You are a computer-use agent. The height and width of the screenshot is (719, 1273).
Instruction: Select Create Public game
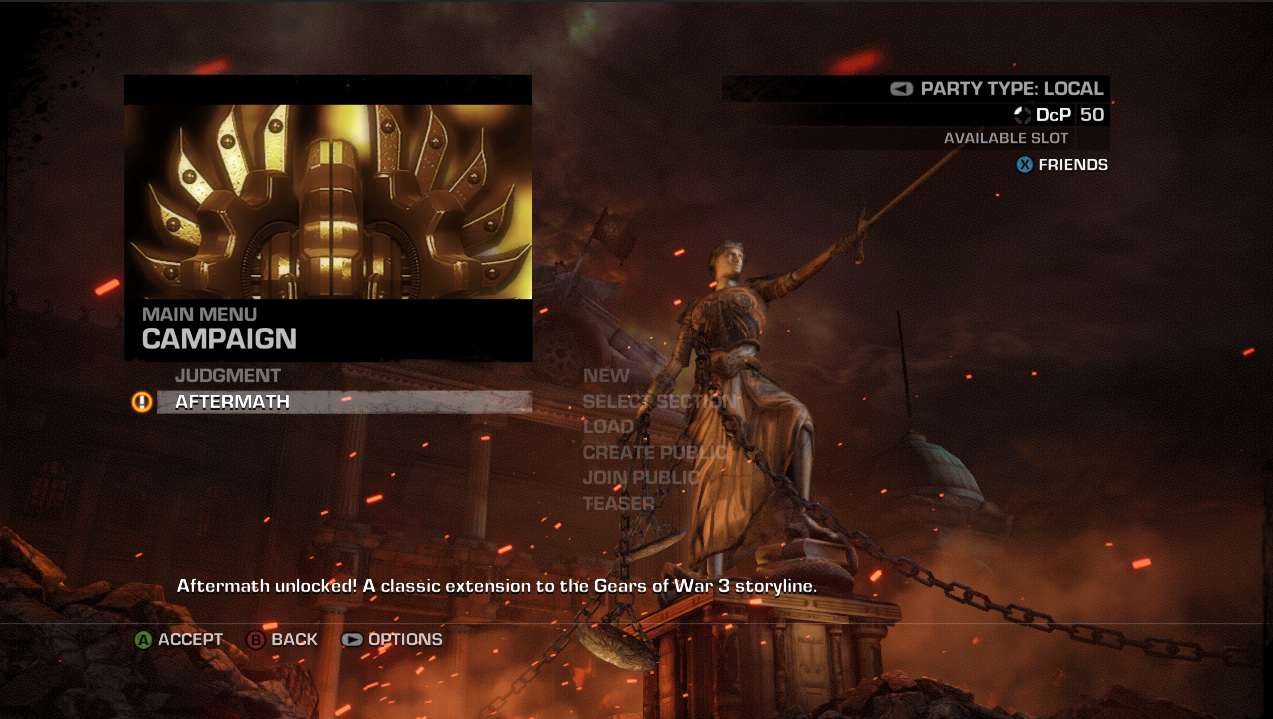(655, 452)
